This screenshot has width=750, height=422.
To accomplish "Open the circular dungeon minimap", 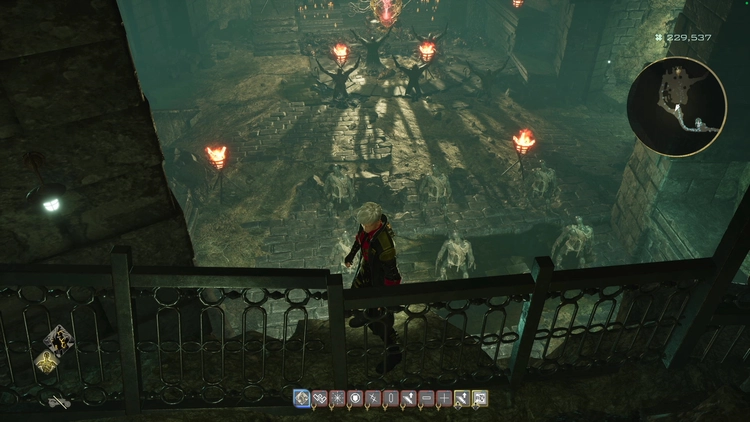I will click(x=677, y=107).
